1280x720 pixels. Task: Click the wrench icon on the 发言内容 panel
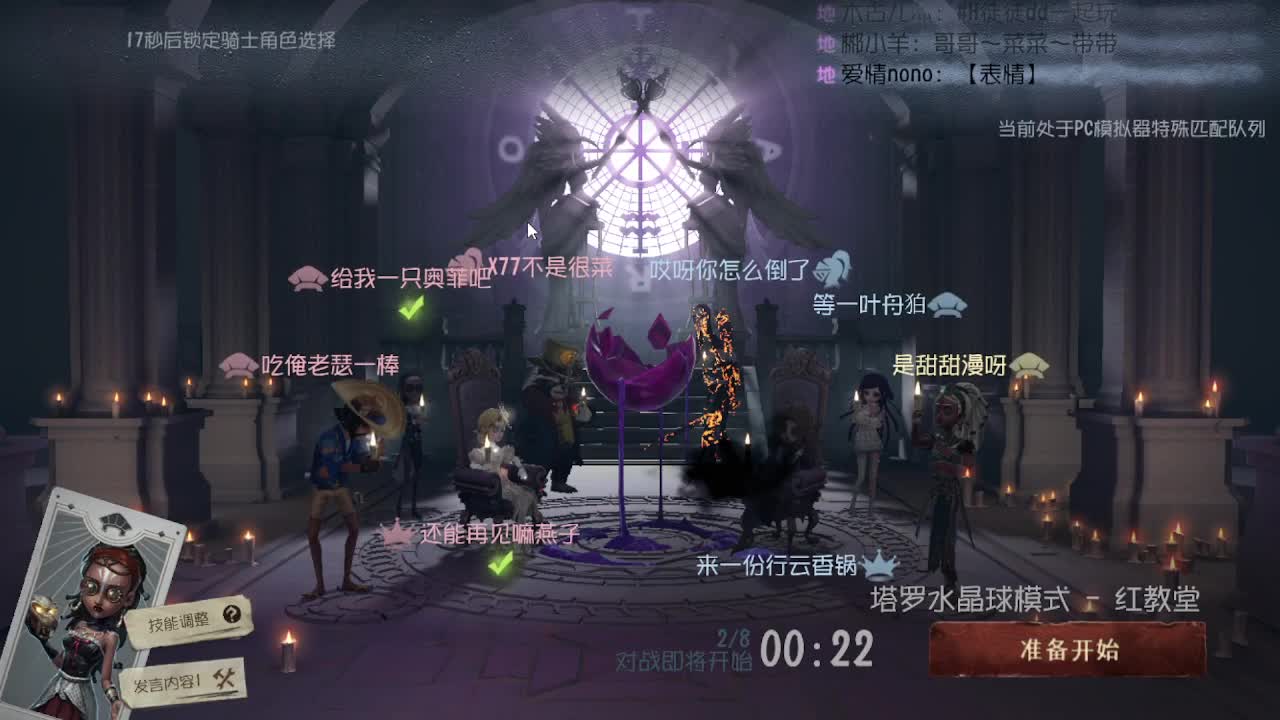click(x=226, y=680)
